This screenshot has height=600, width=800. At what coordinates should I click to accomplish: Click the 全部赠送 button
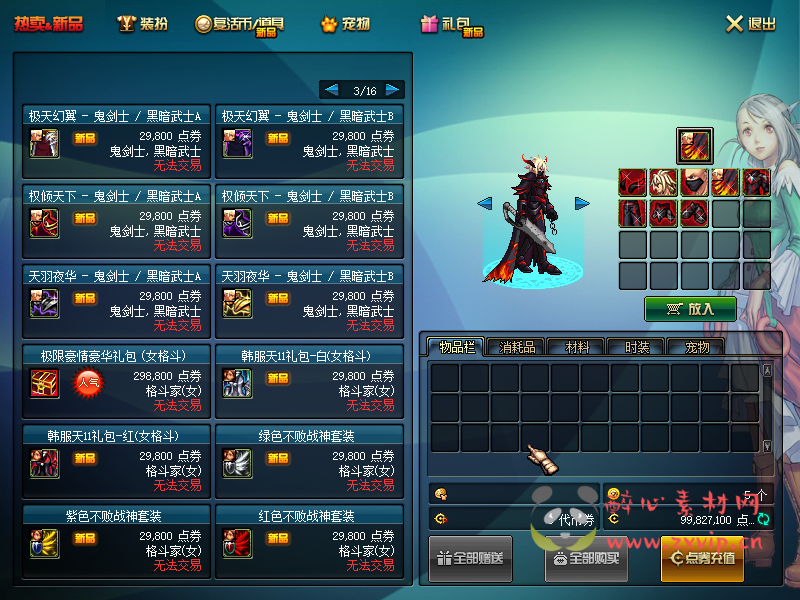(x=471, y=558)
